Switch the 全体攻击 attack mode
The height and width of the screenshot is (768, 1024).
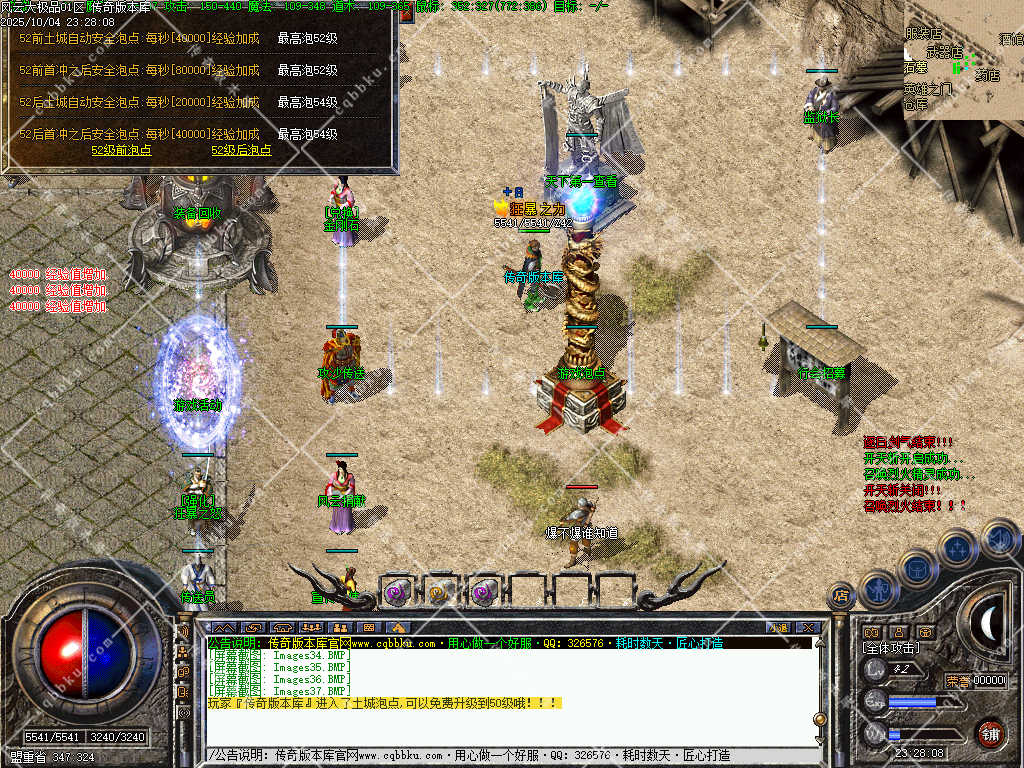(x=890, y=649)
